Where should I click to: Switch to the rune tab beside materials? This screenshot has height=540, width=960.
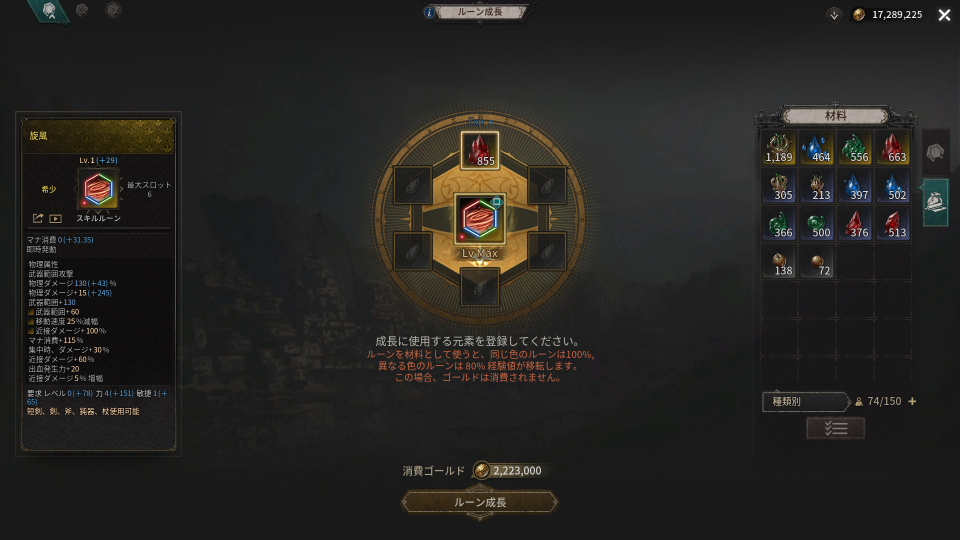[935, 152]
